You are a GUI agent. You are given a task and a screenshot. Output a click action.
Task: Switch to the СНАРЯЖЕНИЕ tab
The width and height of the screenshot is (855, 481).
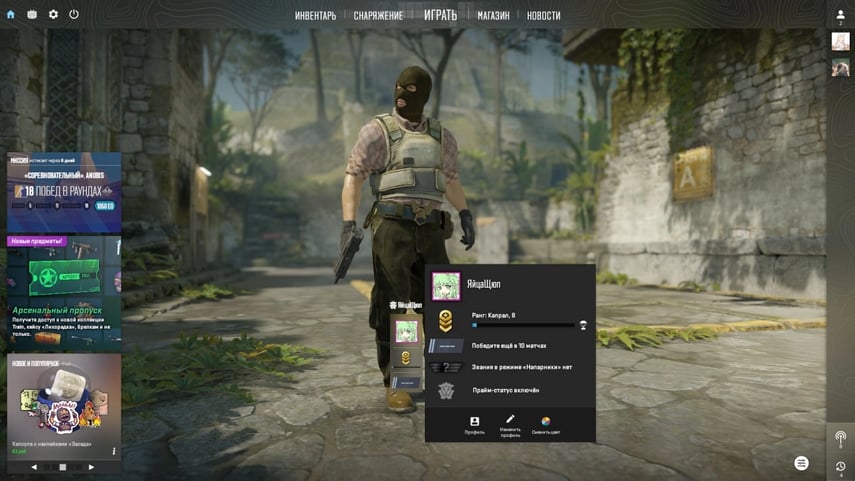coord(378,16)
